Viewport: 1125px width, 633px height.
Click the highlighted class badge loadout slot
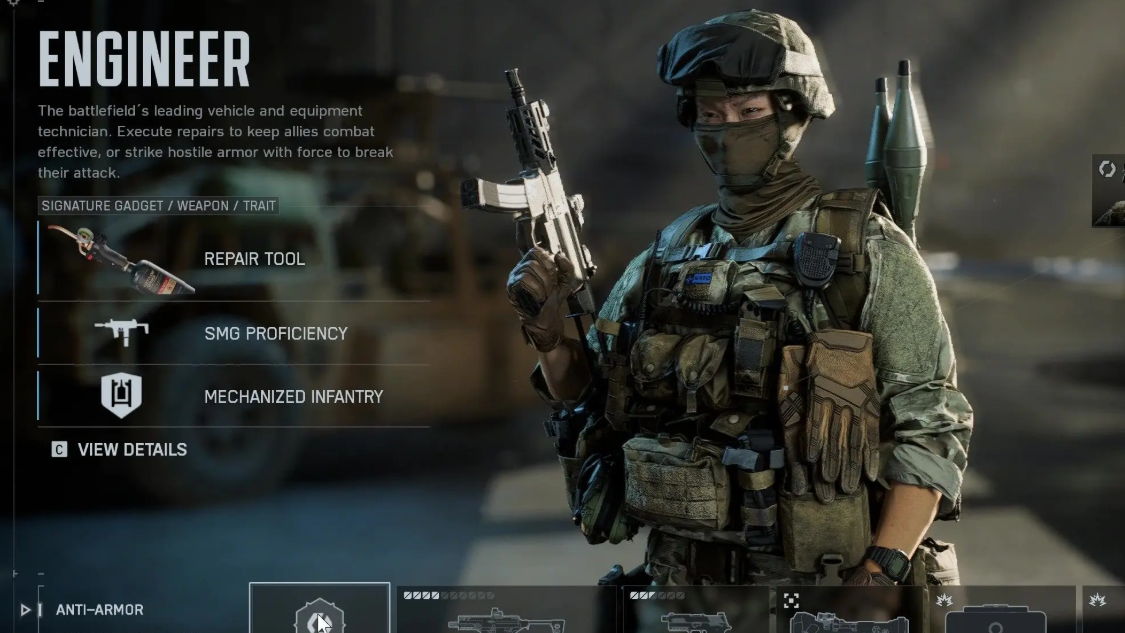(x=319, y=609)
